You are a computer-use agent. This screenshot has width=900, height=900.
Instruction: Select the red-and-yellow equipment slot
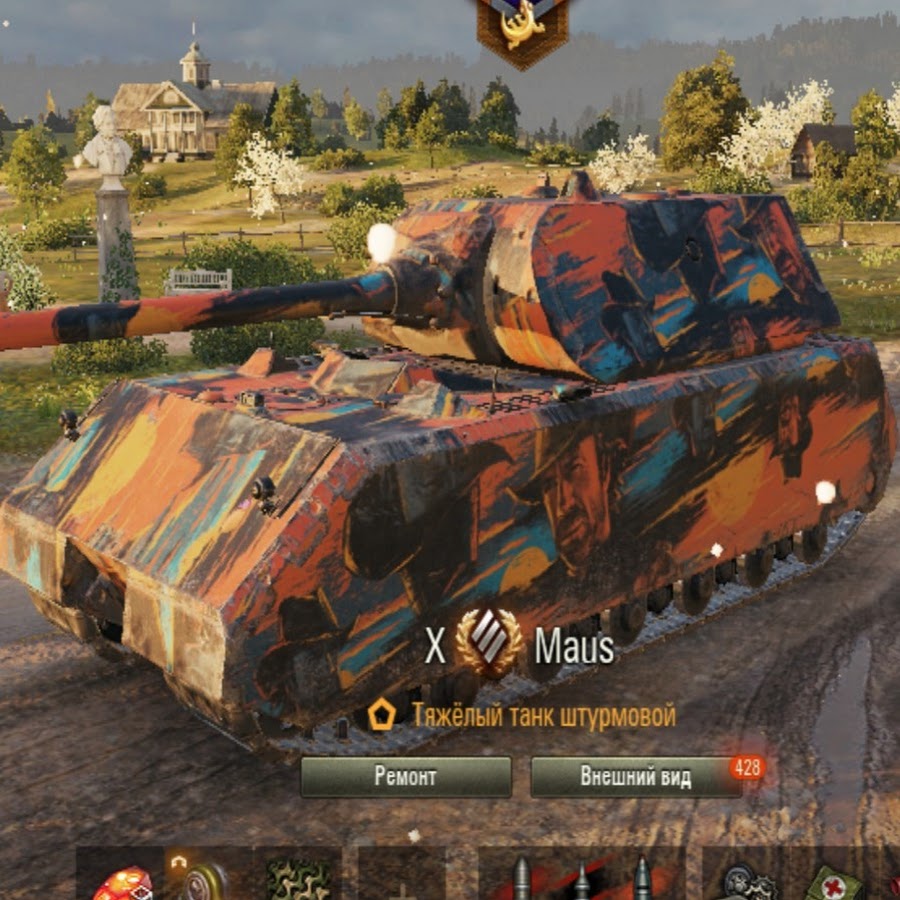122,880
